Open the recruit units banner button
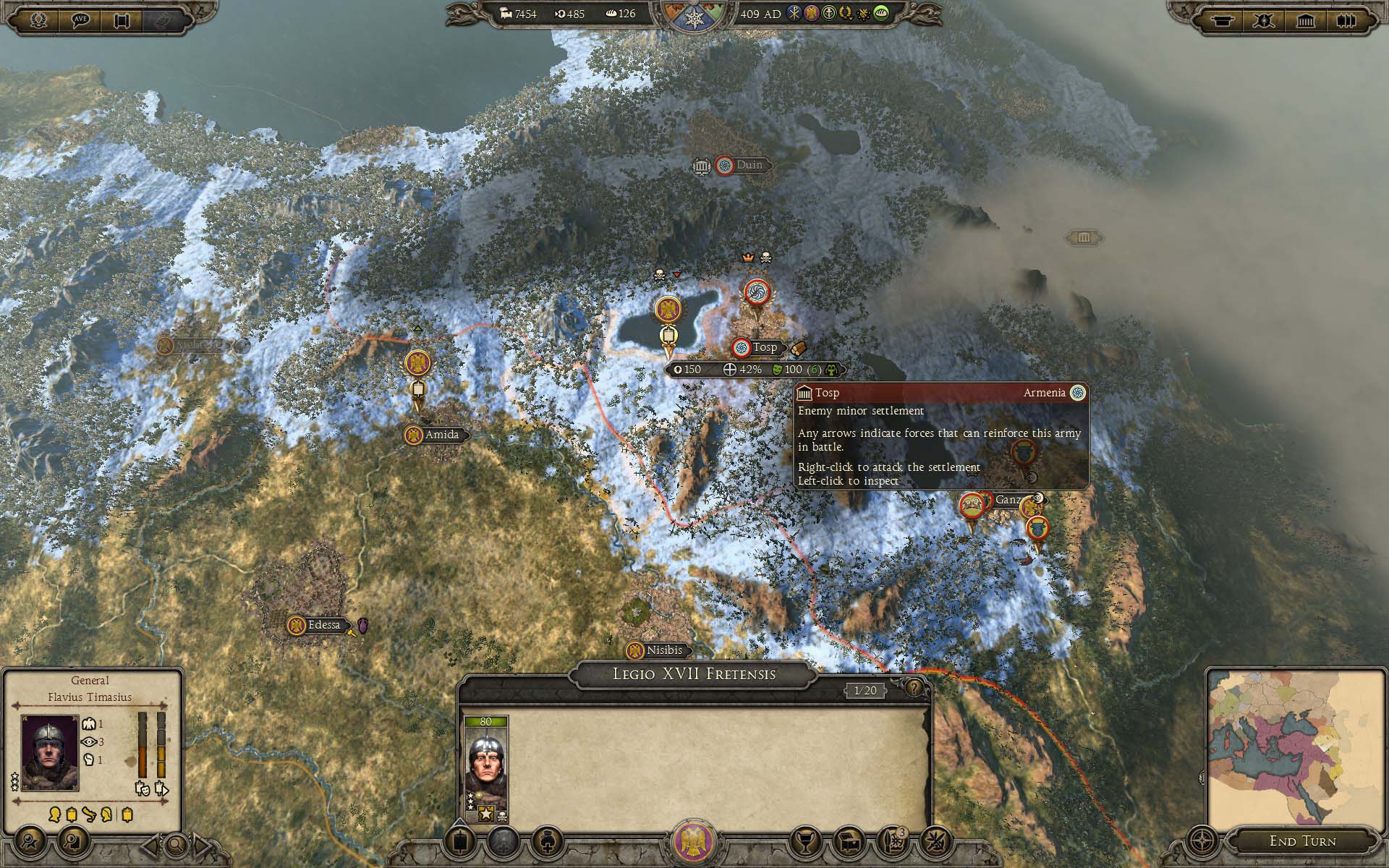Screen dimensions: 1389x868 tap(461, 841)
